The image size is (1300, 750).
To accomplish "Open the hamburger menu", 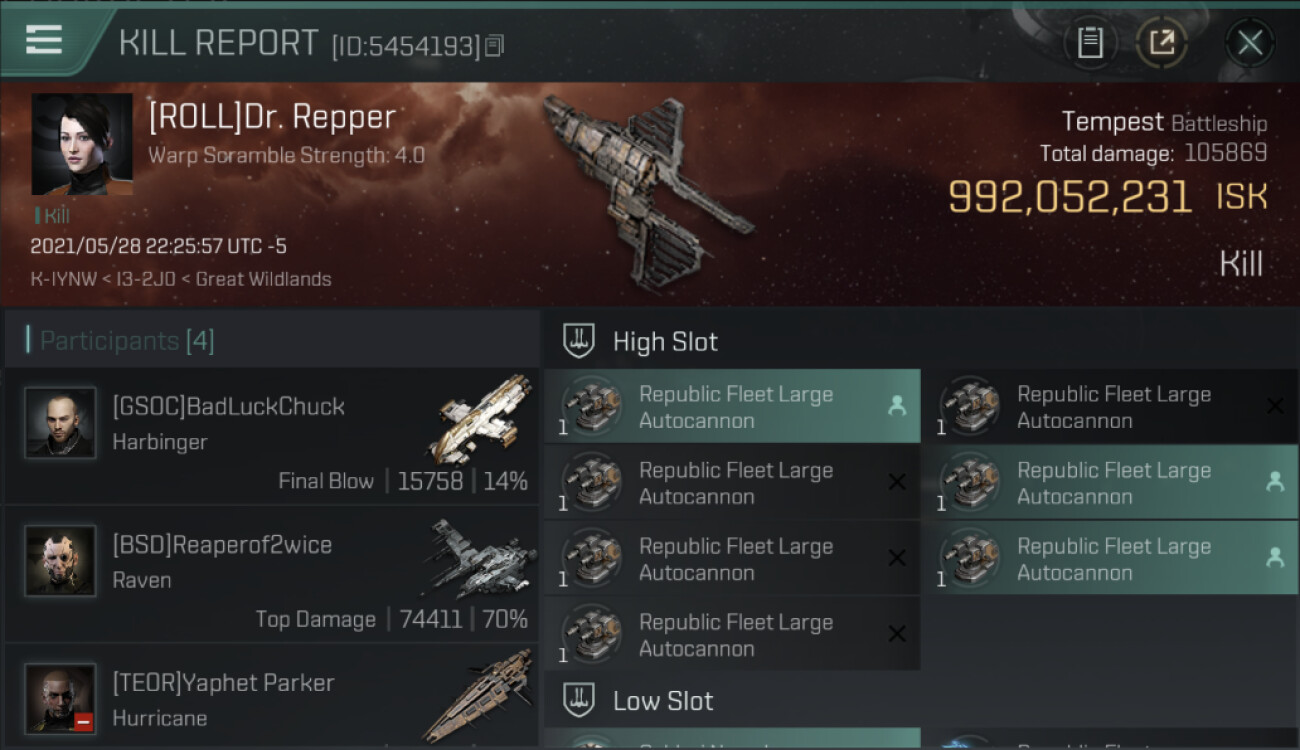I will (44, 40).
